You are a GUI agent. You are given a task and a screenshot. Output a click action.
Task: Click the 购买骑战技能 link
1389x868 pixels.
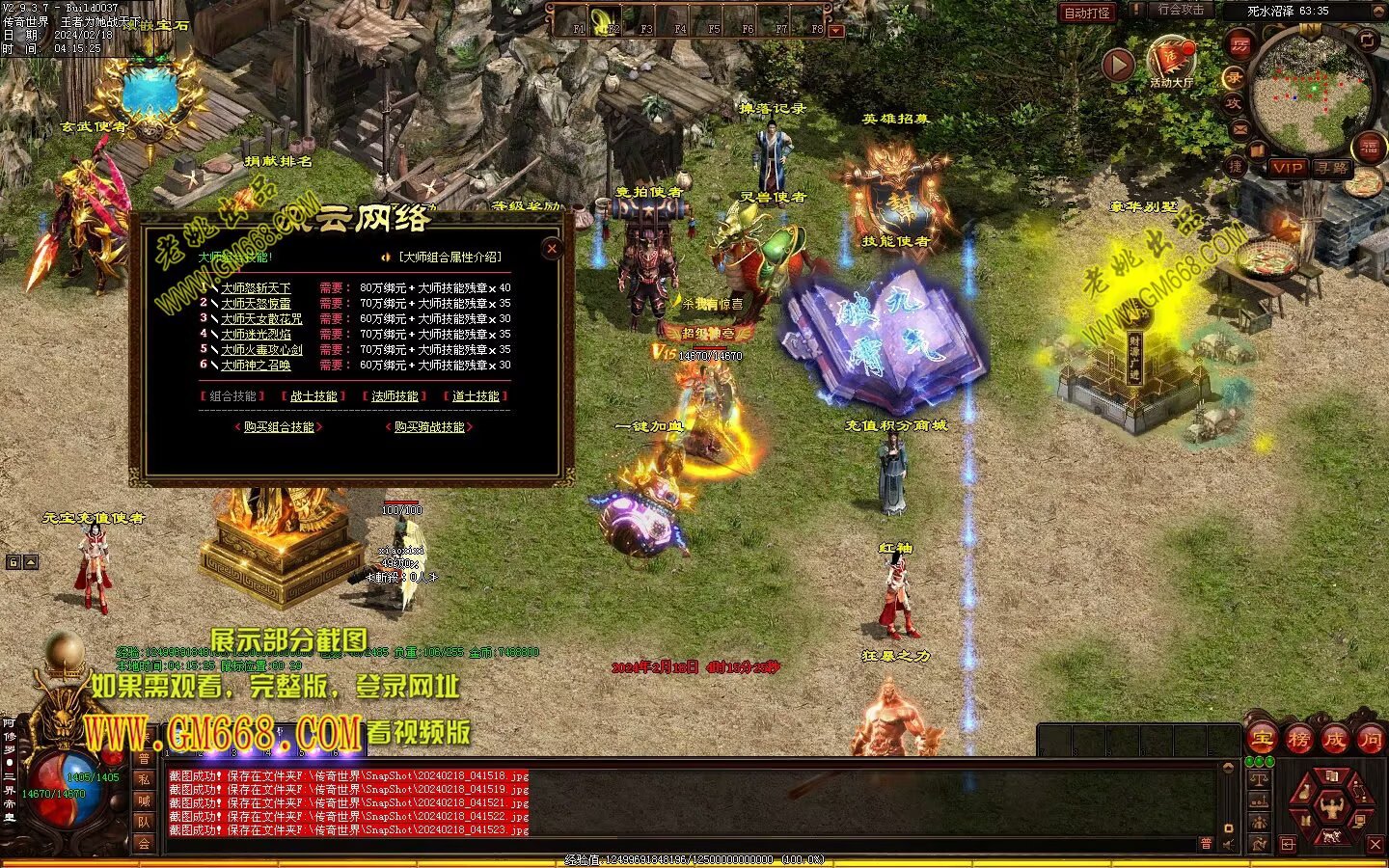click(429, 427)
